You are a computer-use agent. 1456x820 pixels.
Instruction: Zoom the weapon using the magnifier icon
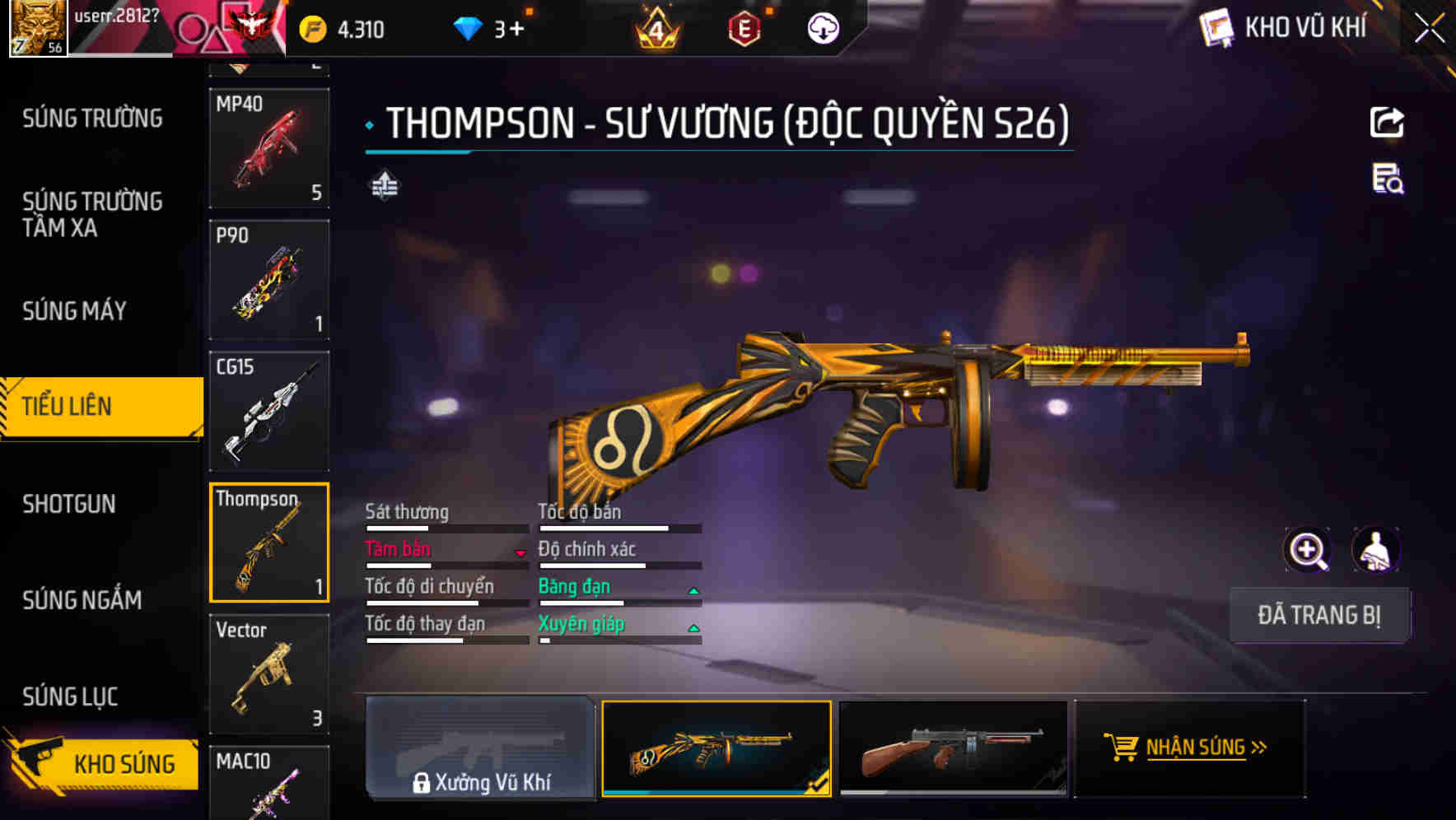click(1308, 550)
